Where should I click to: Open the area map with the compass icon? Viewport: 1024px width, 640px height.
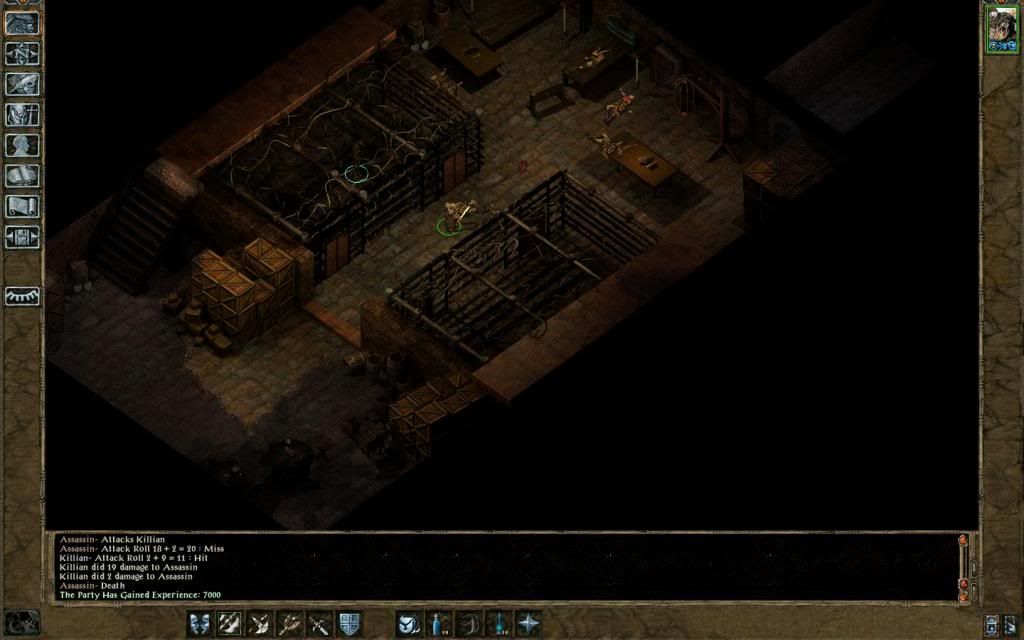coord(22,53)
